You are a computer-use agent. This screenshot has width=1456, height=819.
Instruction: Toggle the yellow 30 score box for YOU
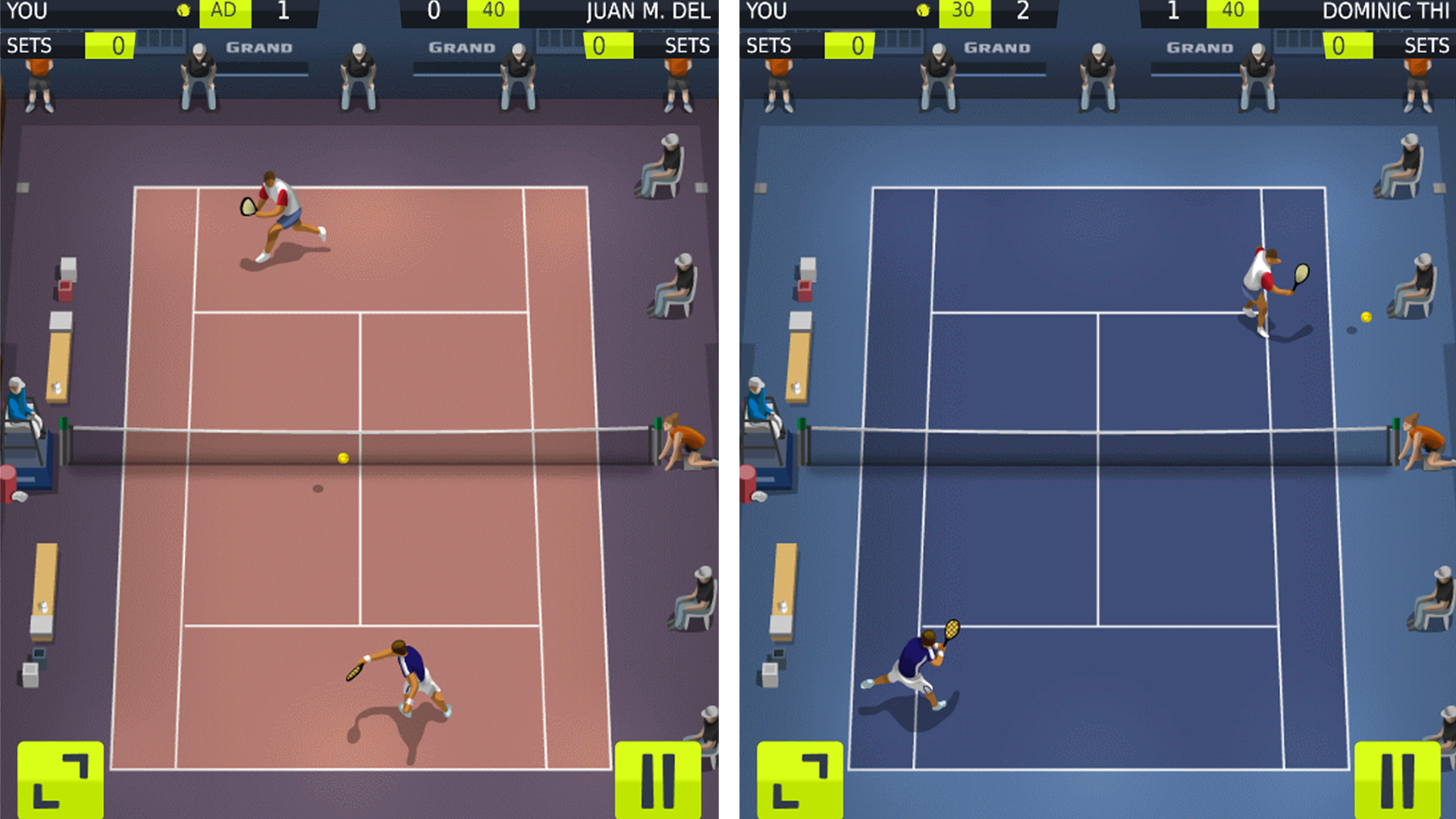(x=964, y=11)
